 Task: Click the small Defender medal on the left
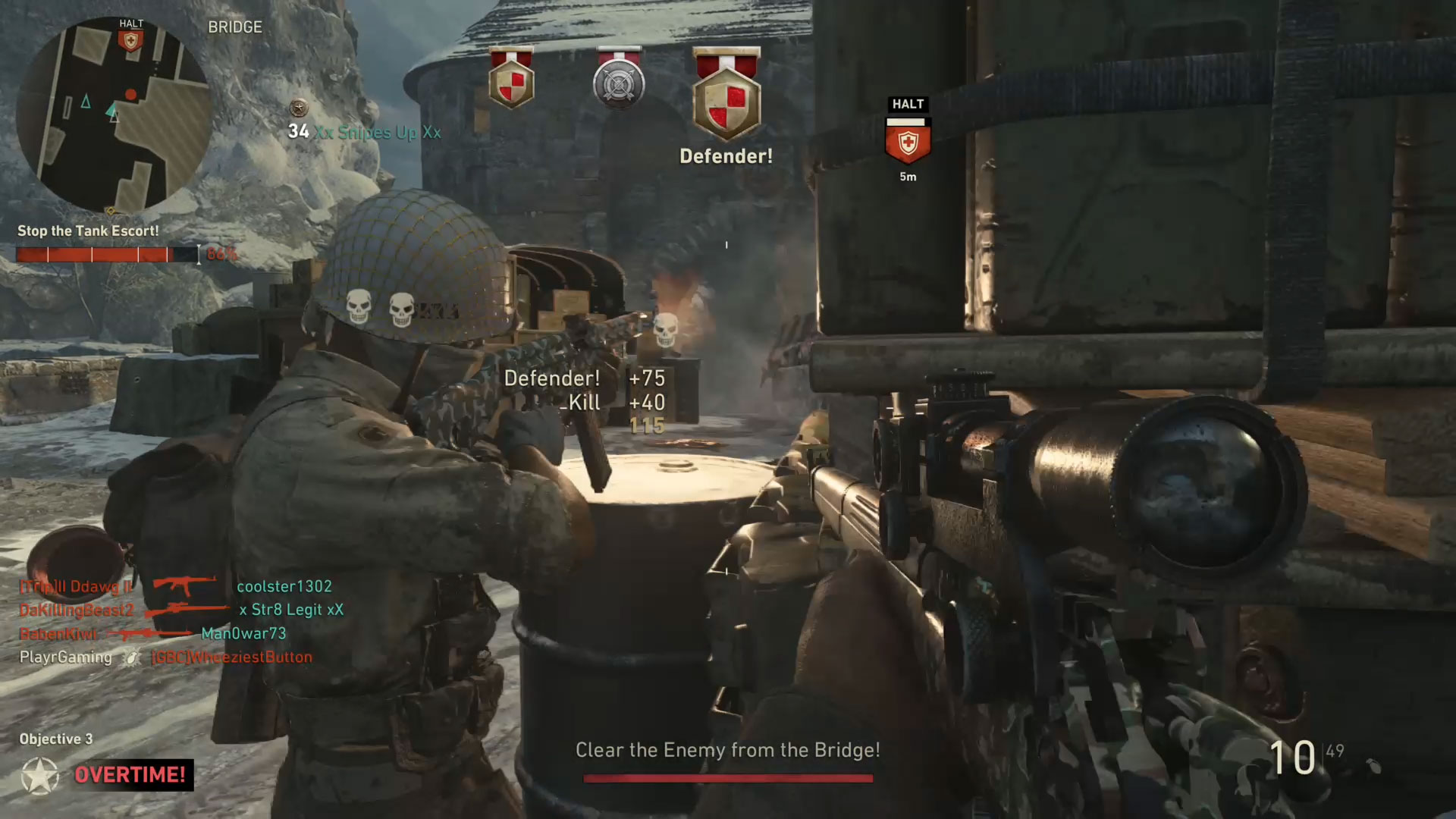(x=512, y=79)
